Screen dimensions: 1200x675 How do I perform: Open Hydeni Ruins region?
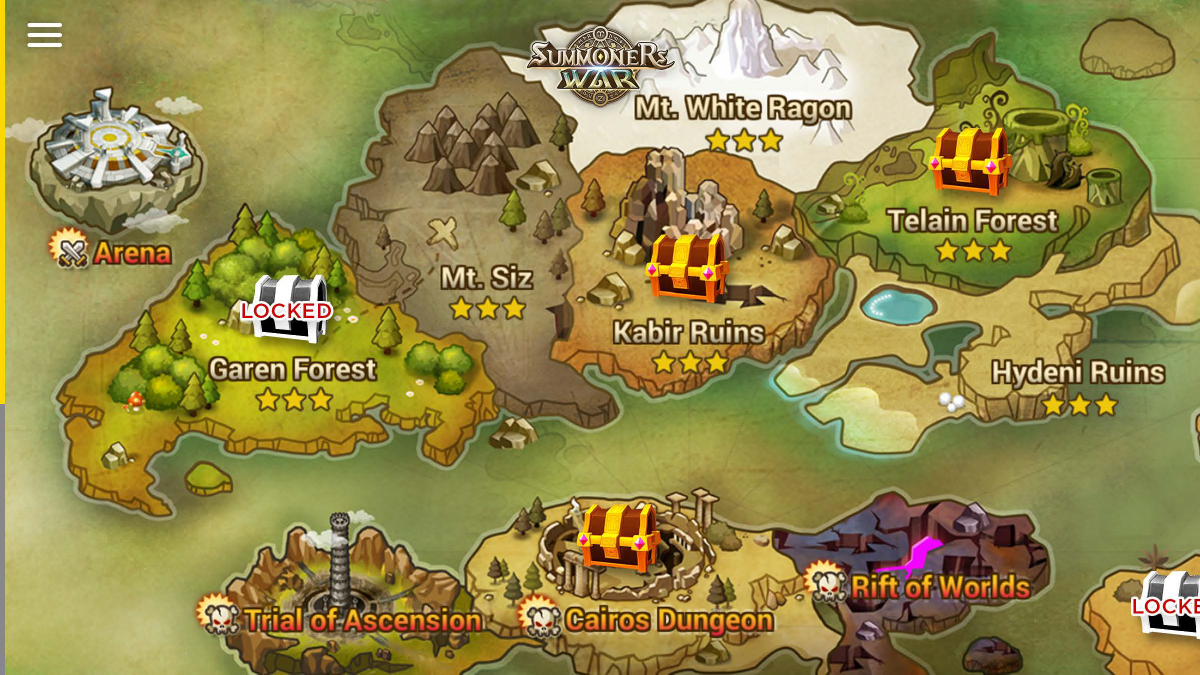[x=1078, y=373]
